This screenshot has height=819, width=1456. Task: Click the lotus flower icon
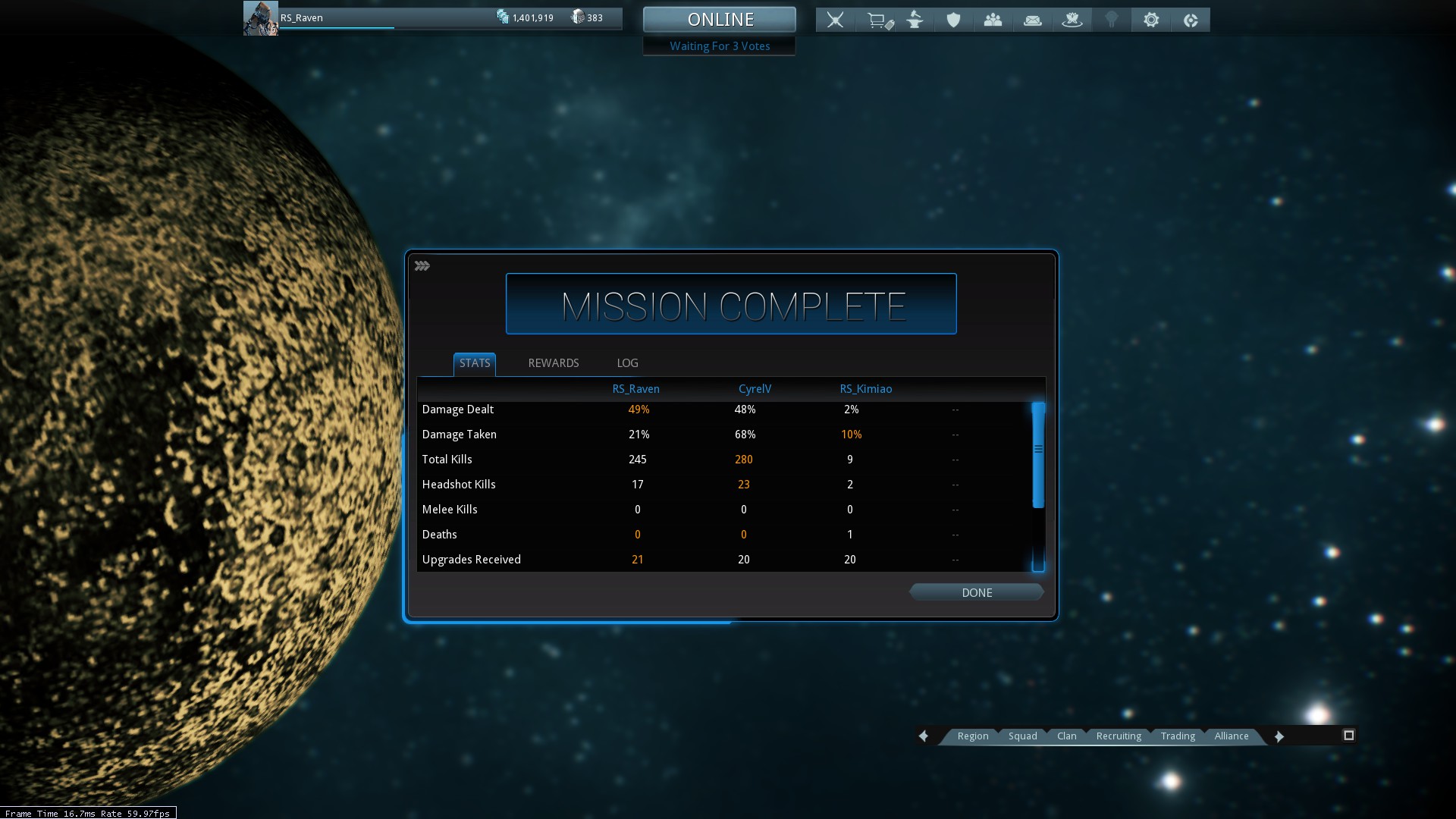(1072, 20)
